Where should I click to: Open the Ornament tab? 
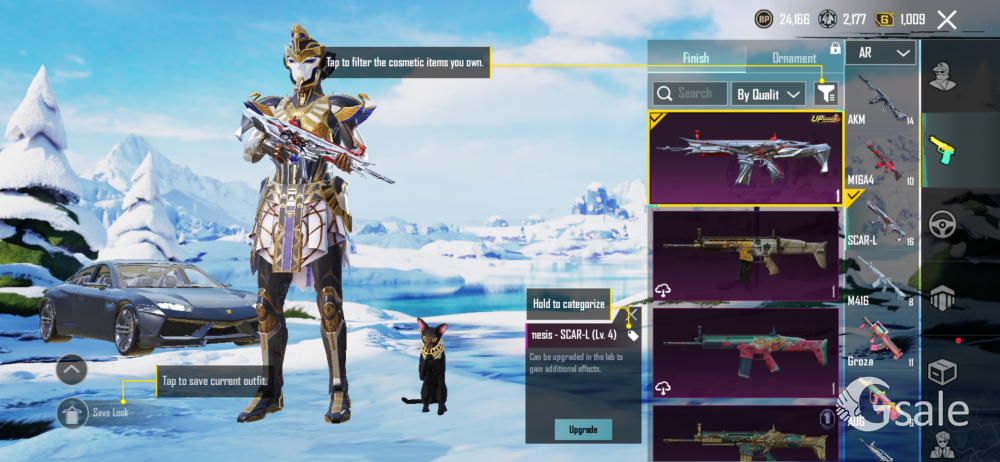pos(794,58)
